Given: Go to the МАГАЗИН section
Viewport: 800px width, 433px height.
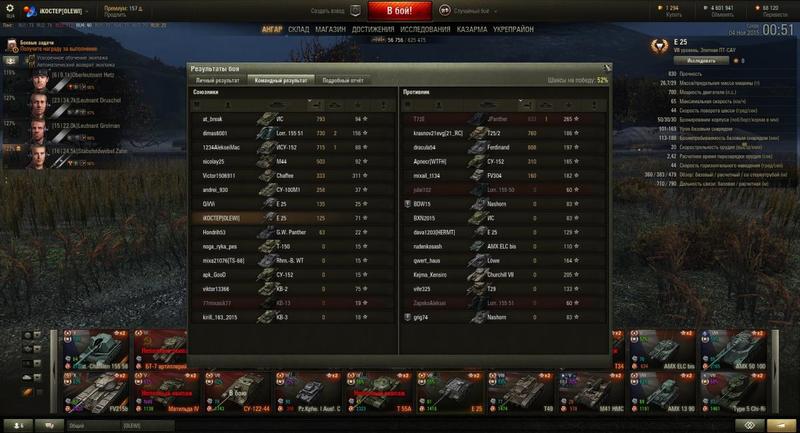Looking at the screenshot, I should [331, 30].
